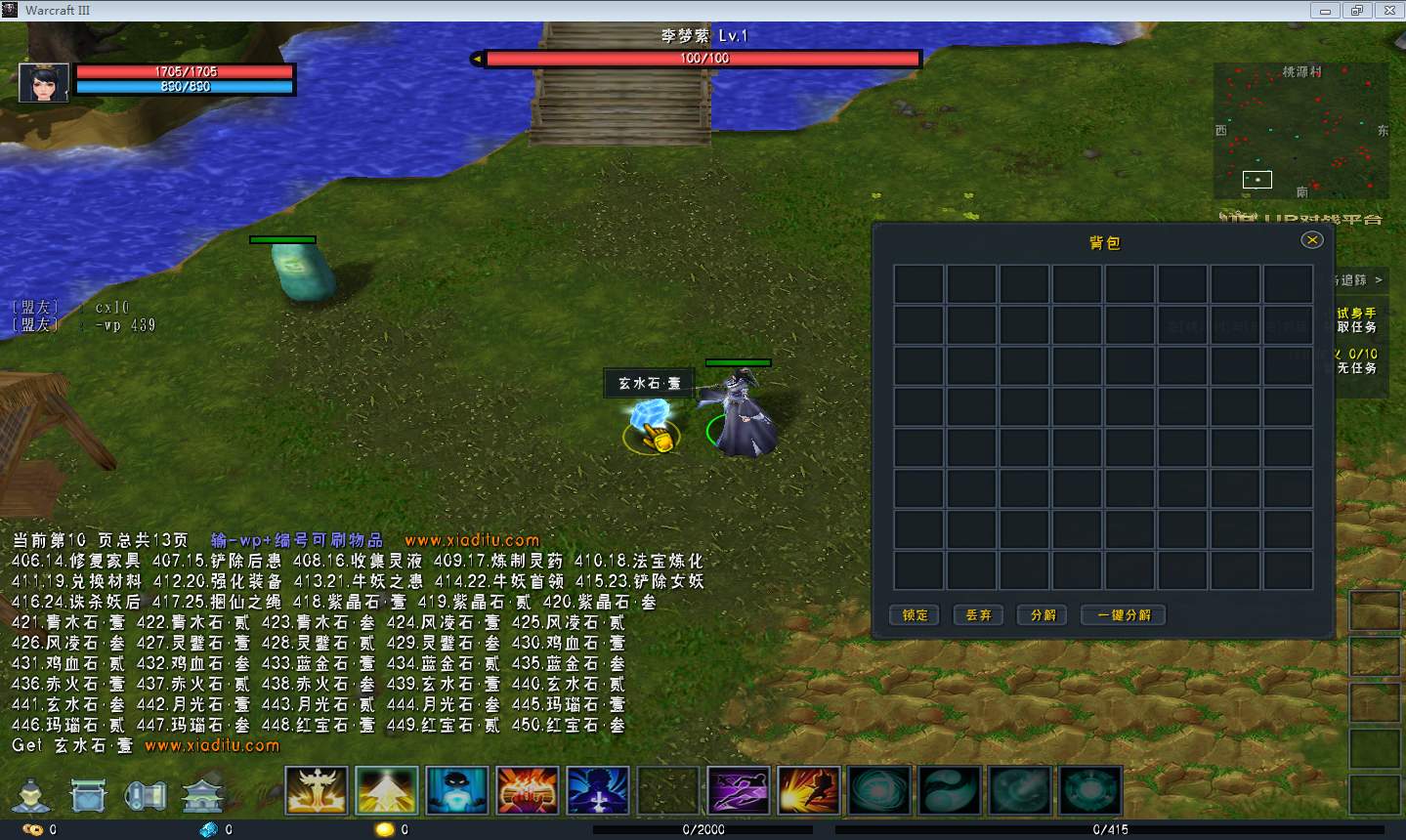
Task: Click the 分解 decompose button
Action: [1043, 615]
